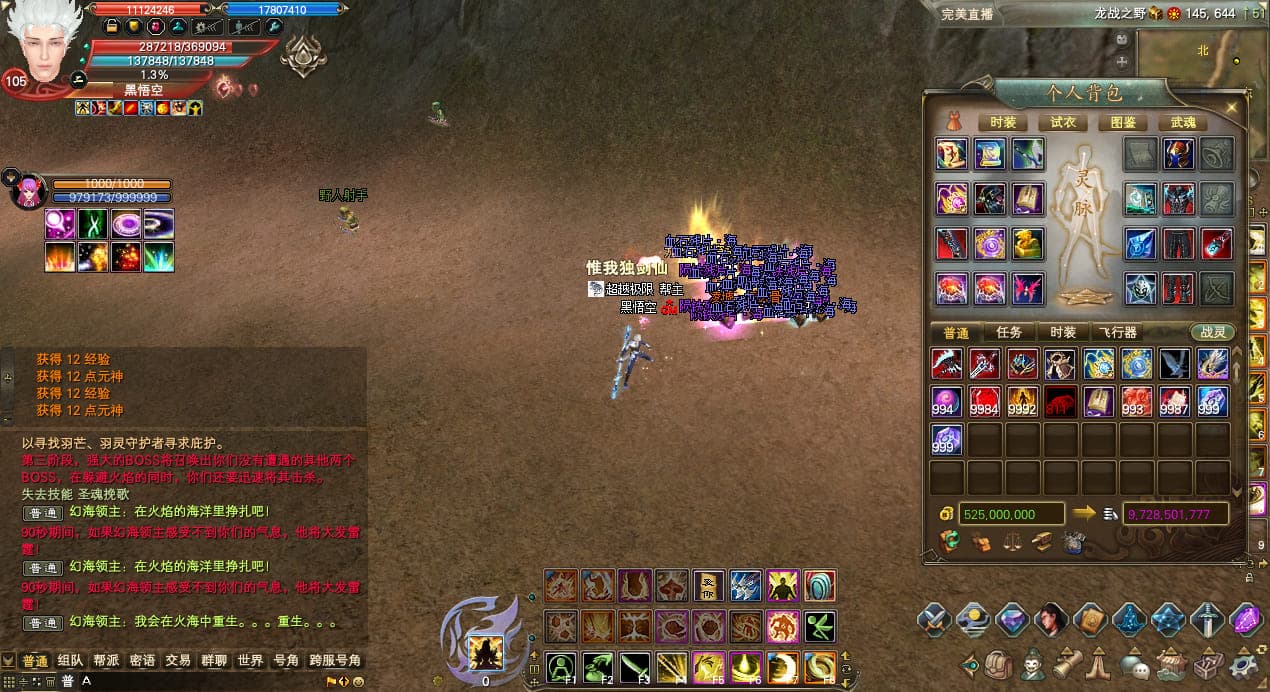Select the 组队 chat tab
This screenshot has height=692, width=1270.
pos(70,661)
